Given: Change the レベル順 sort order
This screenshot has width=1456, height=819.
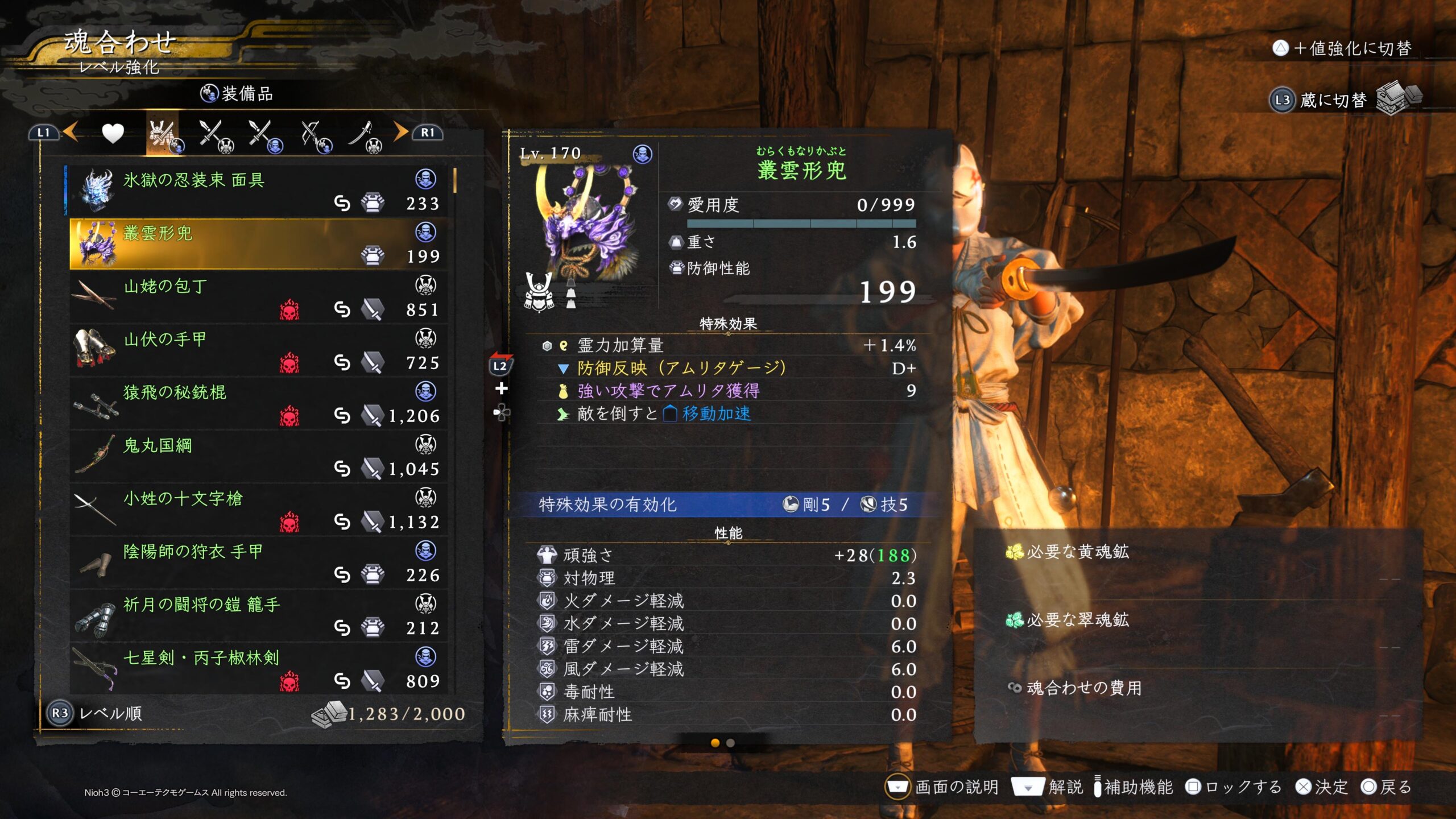Looking at the screenshot, I should click(97, 713).
